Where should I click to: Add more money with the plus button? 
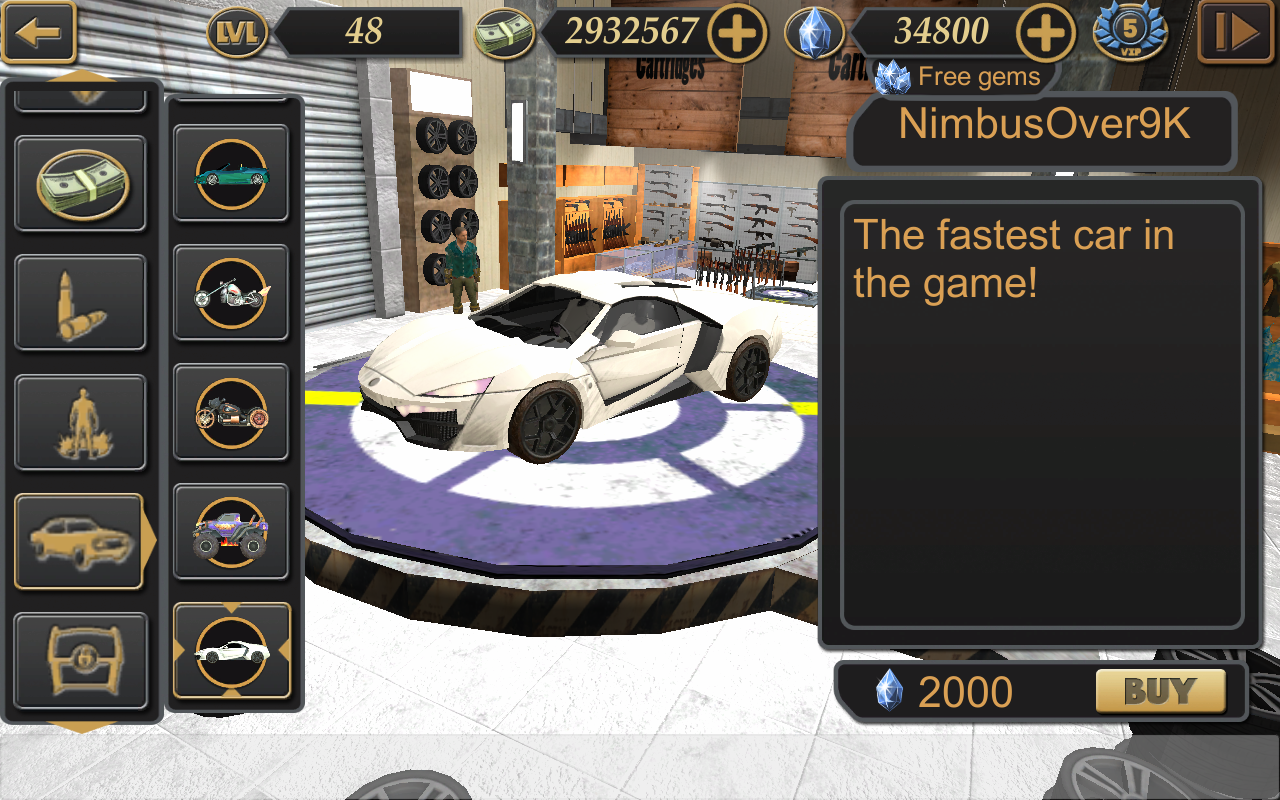(738, 33)
